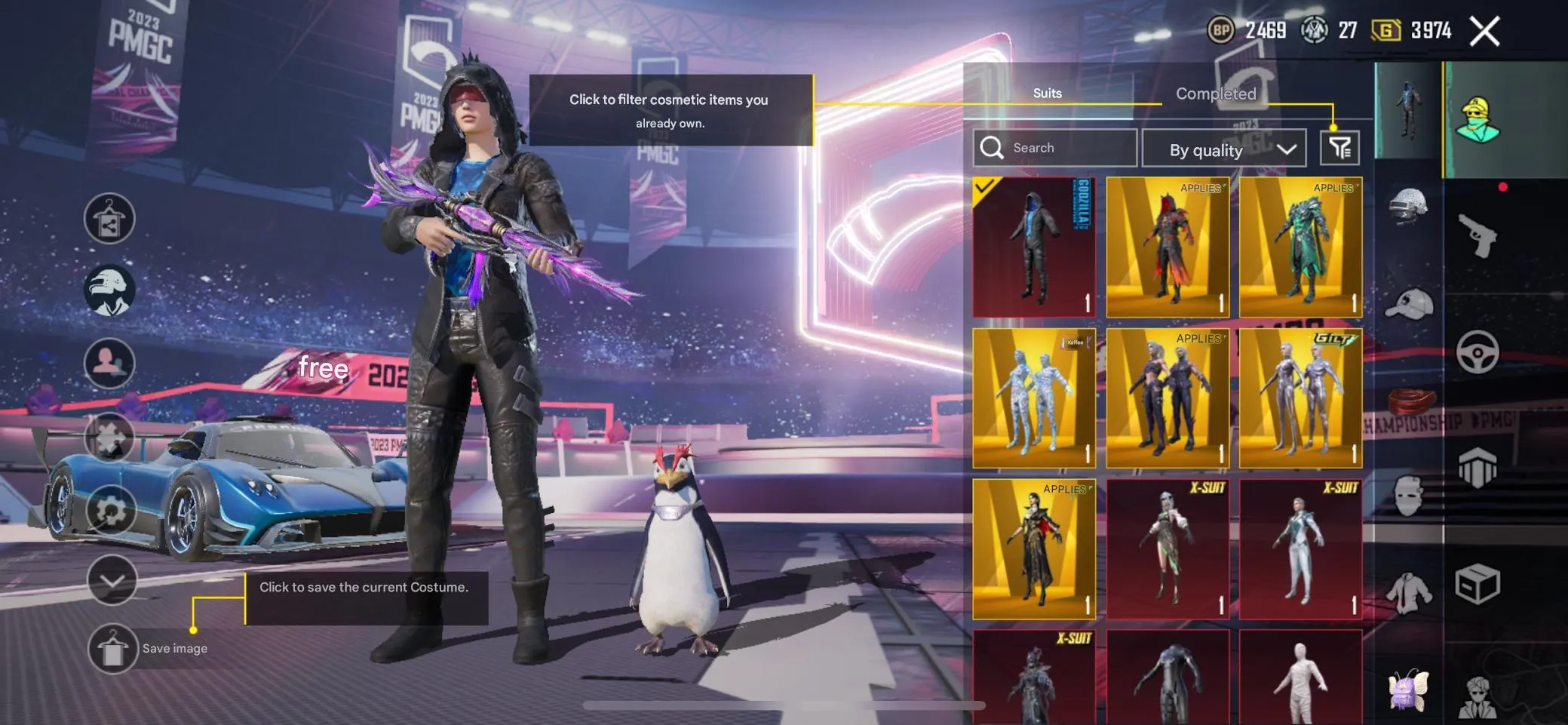This screenshot has width=1568, height=725.
Task: Open the pistol weapon skins category
Action: [x=1477, y=235]
